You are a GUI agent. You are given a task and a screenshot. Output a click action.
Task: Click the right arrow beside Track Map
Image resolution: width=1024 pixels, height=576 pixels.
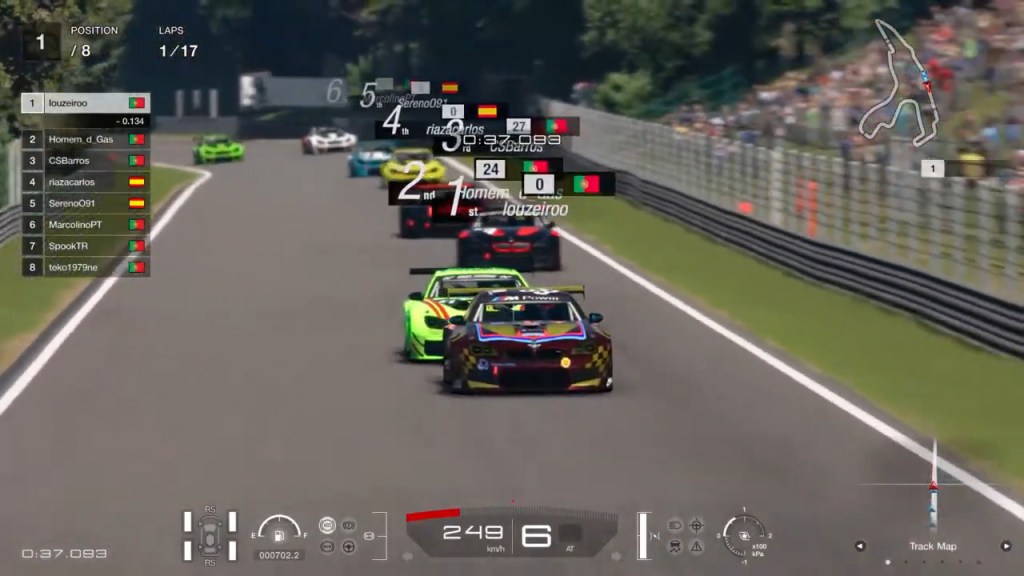click(1006, 546)
